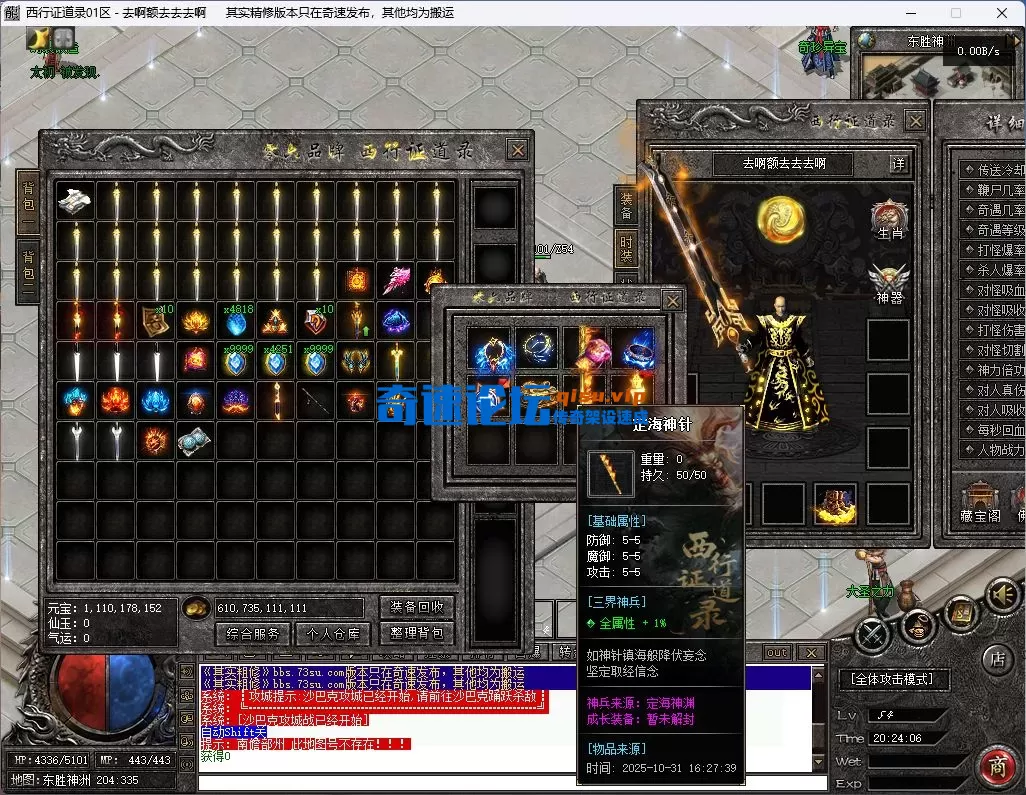This screenshot has width=1026, height=795.
Task: Open the 生肖 zodiac icon
Action: coord(889,220)
